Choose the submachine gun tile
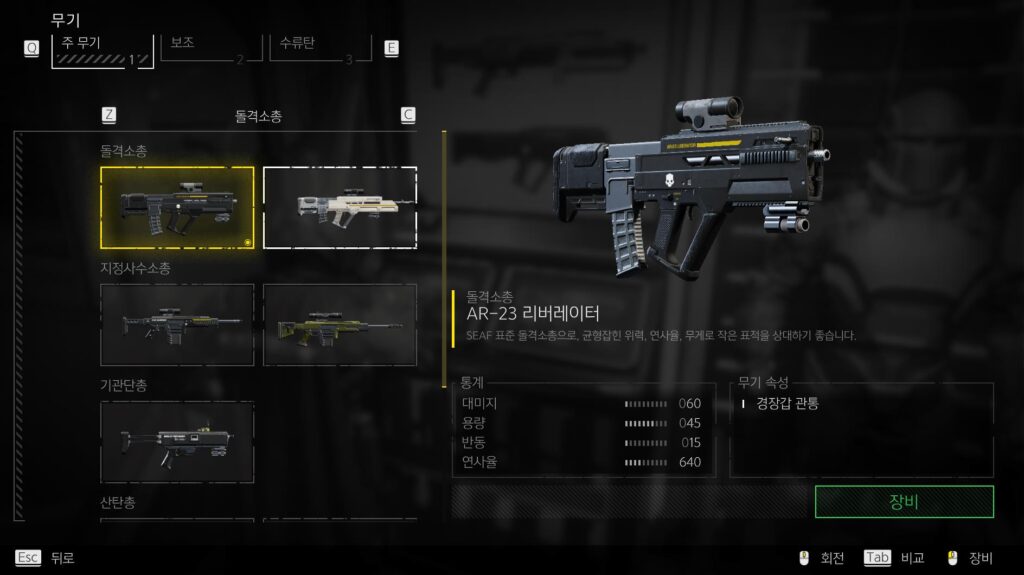1024x575 pixels. [177, 442]
